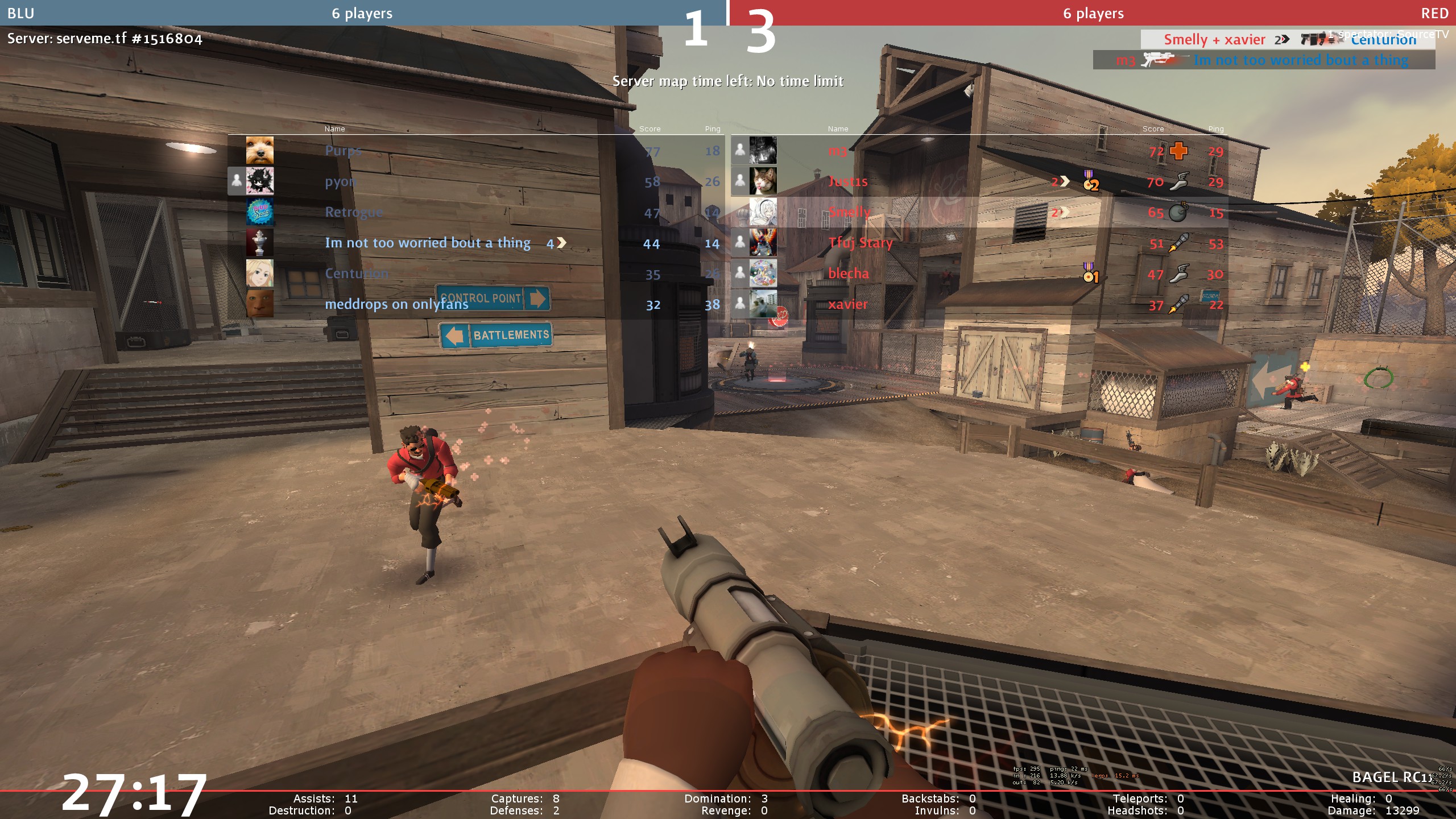Click blecha's scoreboard entry
The image size is (1456, 819).
click(849, 274)
